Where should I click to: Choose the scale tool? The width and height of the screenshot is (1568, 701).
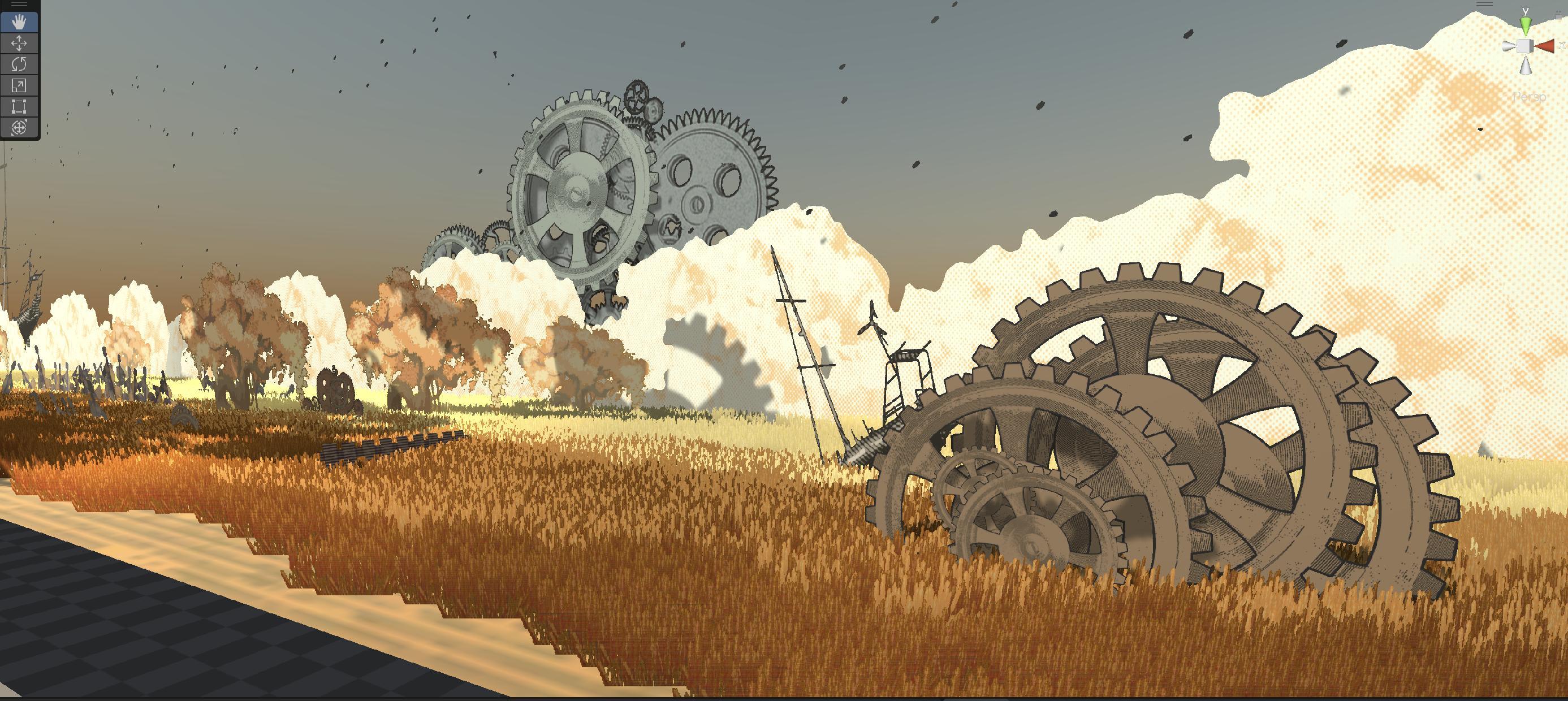point(19,85)
